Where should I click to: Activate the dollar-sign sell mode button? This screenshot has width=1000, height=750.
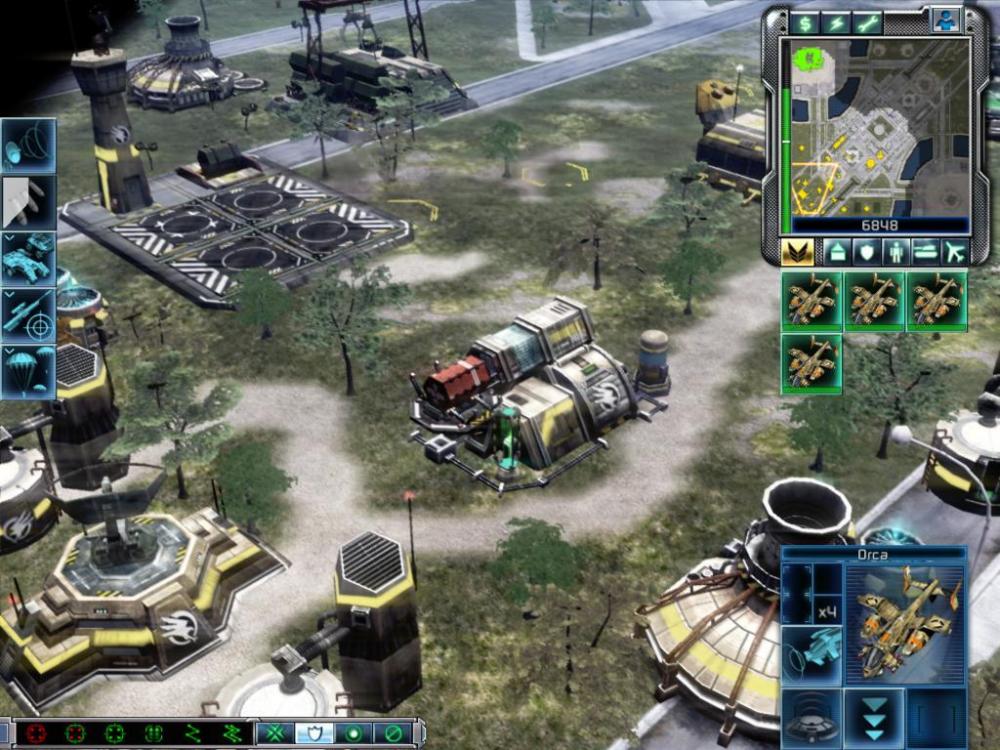click(x=805, y=23)
